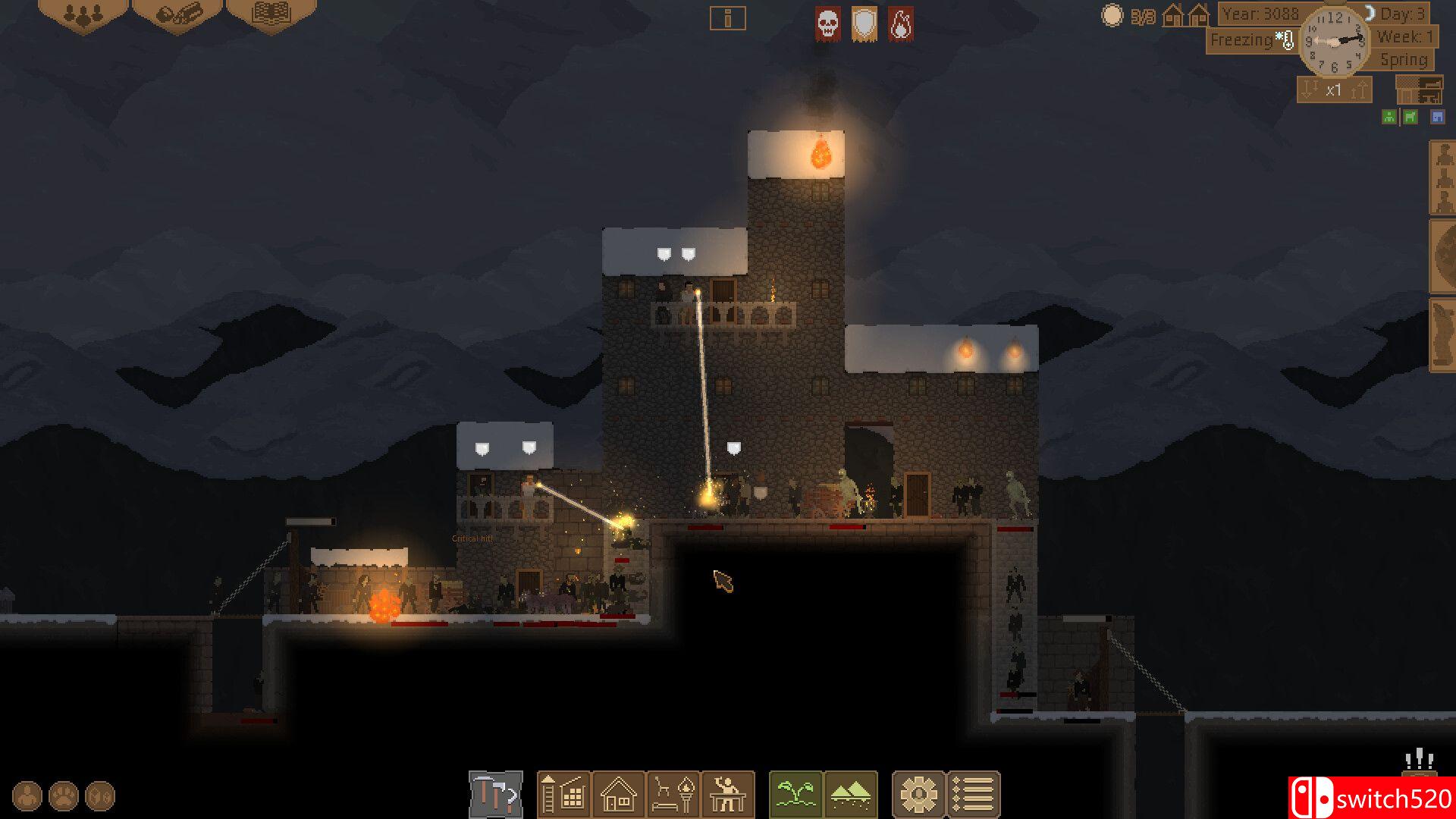The image size is (1456, 819).
Task: Click the info panel button
Action: (x=727, y=18)
